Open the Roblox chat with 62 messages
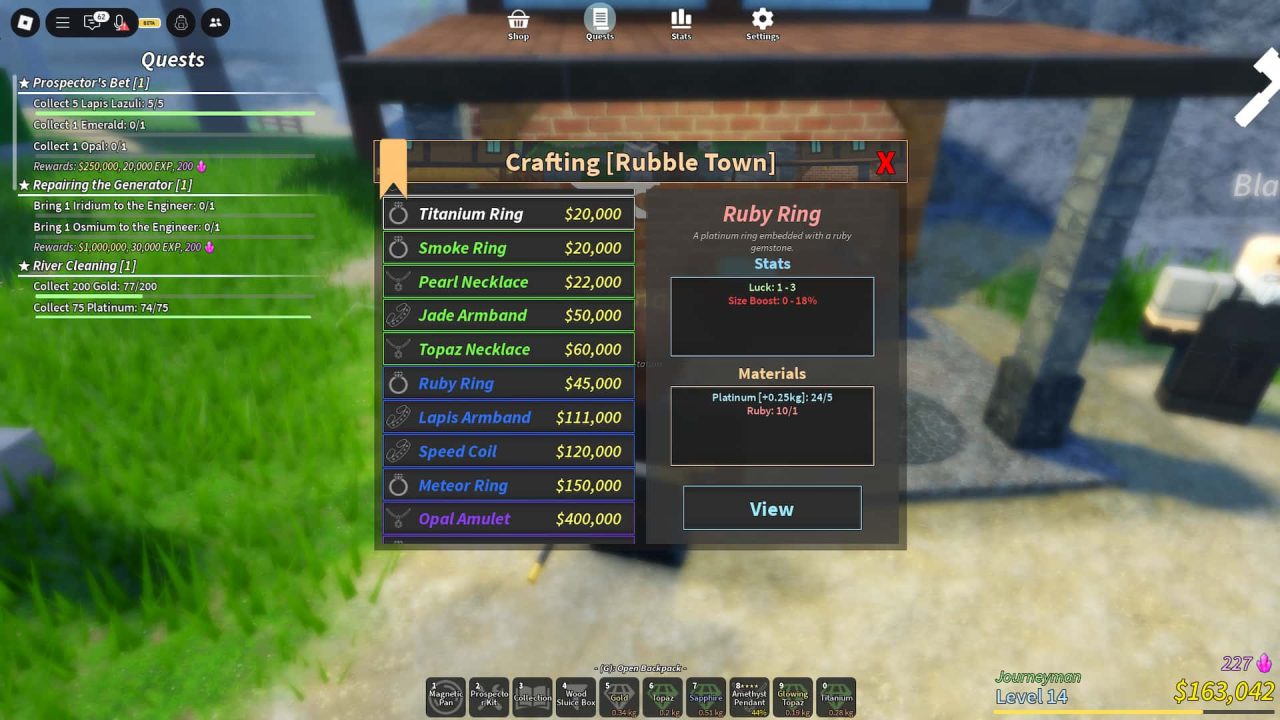 (x=93, y=22)
